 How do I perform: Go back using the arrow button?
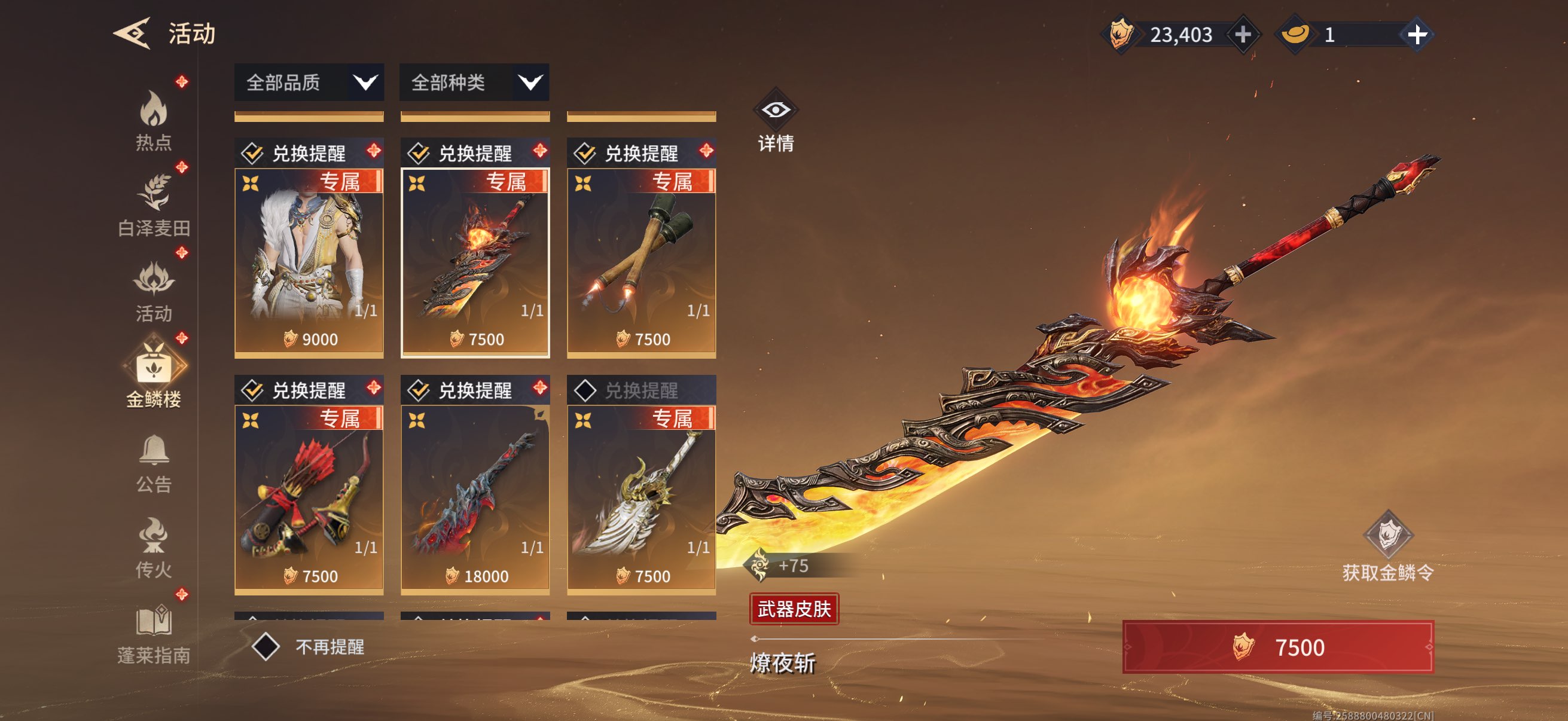click(132, 33)
